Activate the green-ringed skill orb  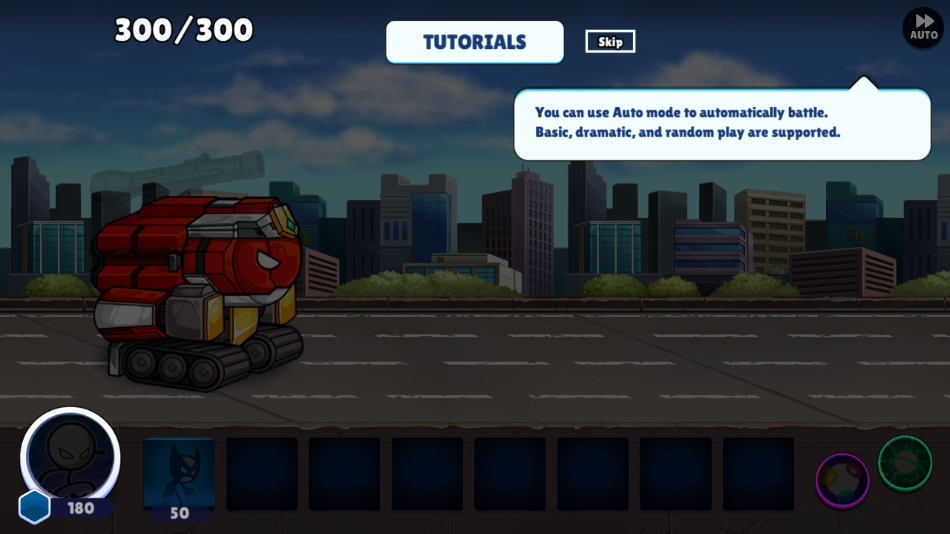point(905,463)
